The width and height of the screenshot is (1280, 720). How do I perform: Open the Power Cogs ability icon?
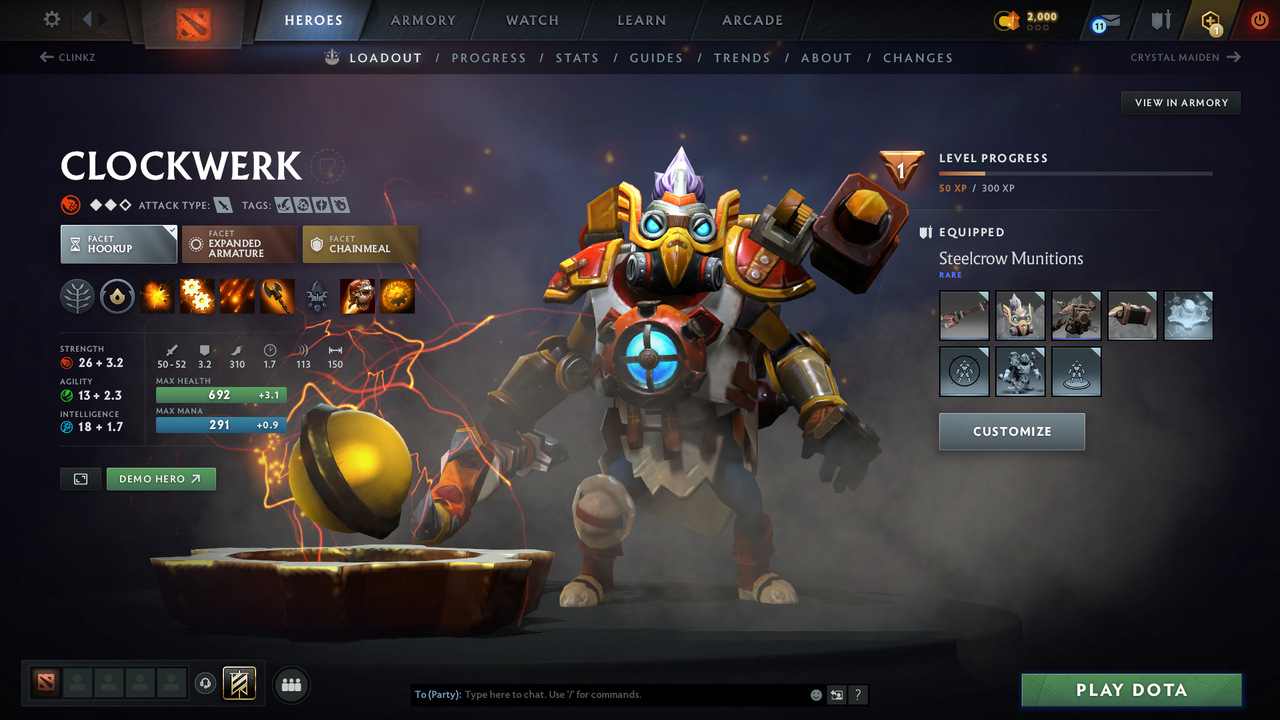click(x=197, y=296)
